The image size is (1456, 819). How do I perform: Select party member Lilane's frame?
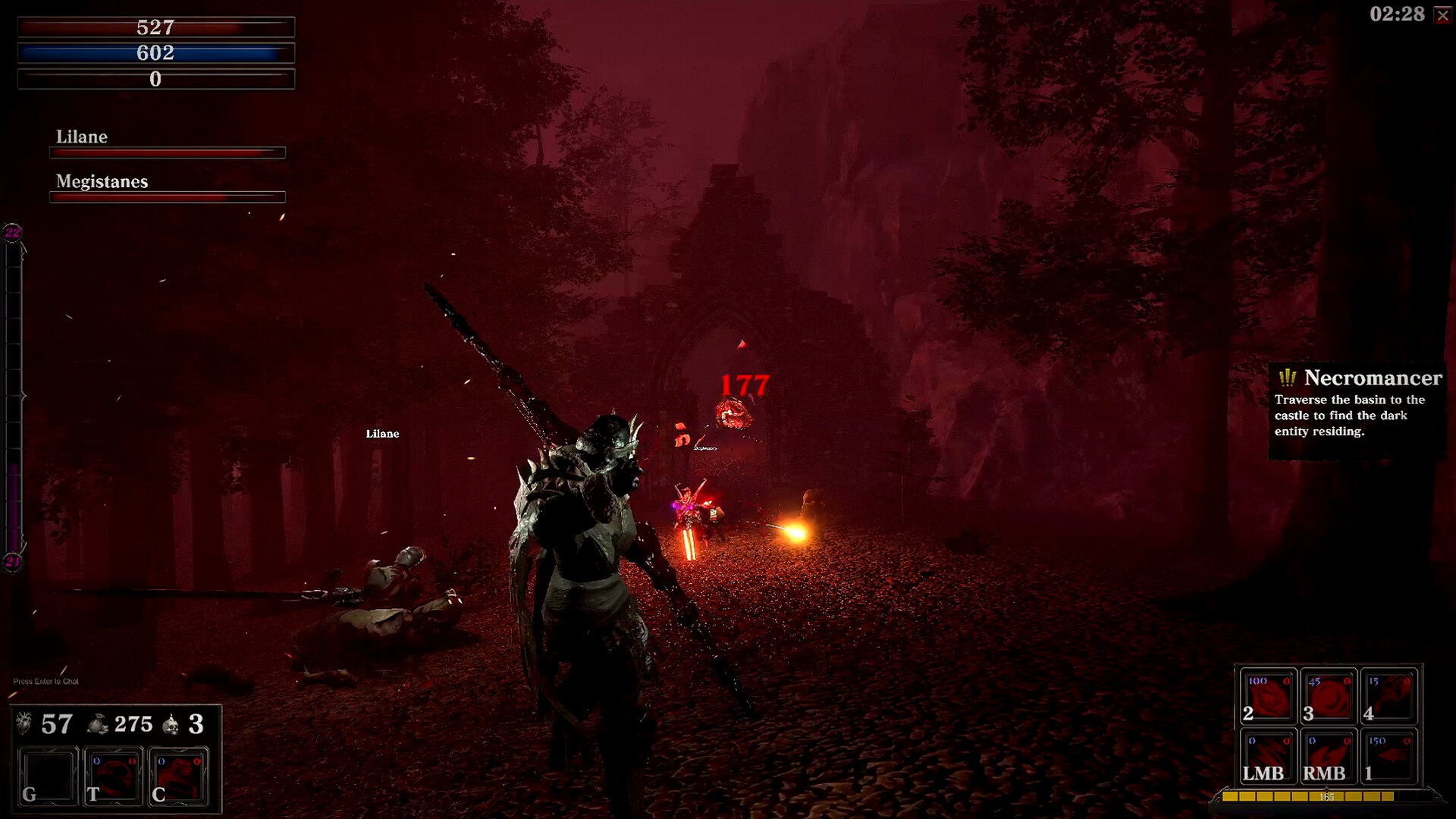pos(167,143)
